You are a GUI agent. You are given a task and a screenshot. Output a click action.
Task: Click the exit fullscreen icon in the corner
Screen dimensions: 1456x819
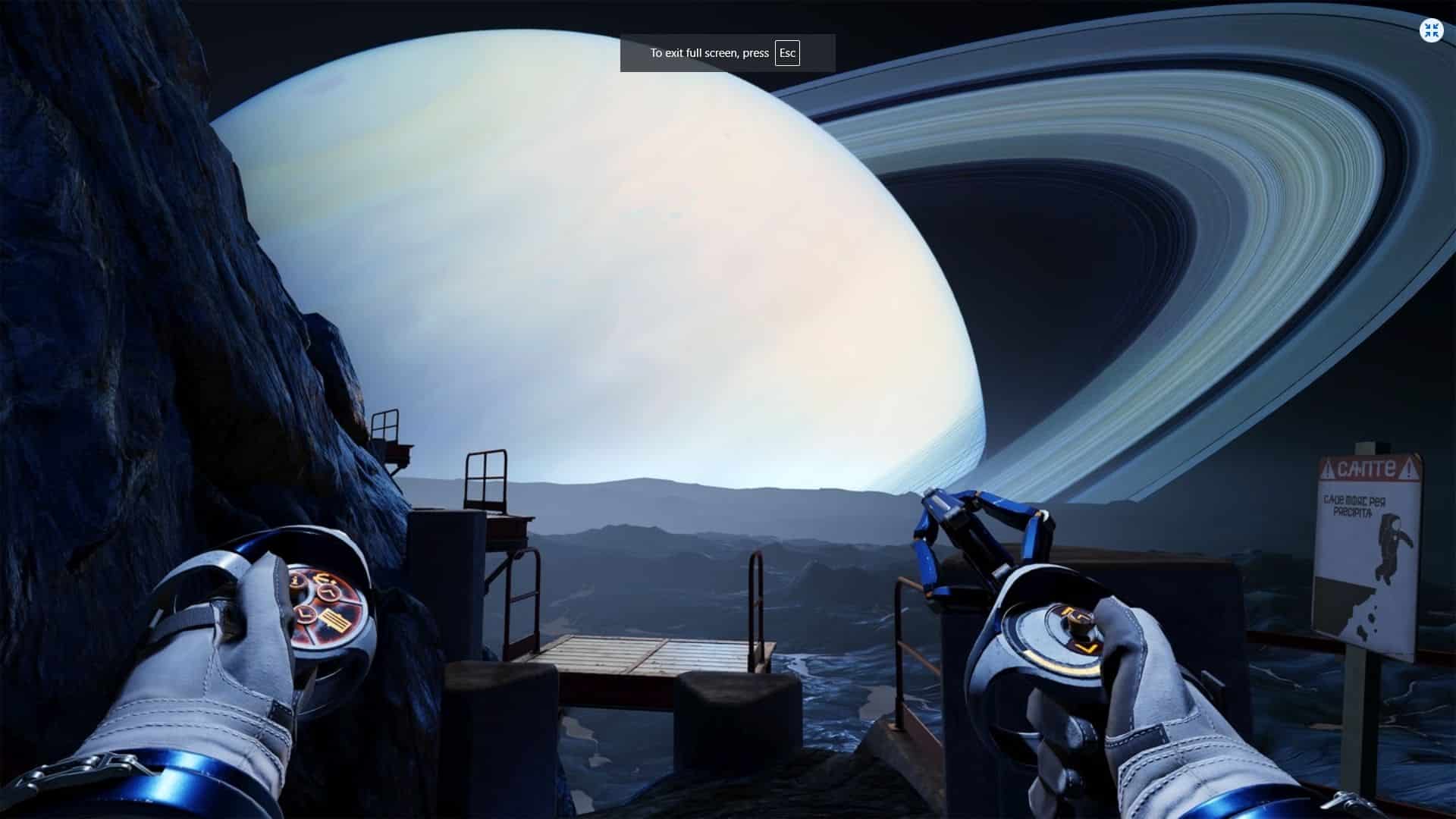[x=1431, y=31]
